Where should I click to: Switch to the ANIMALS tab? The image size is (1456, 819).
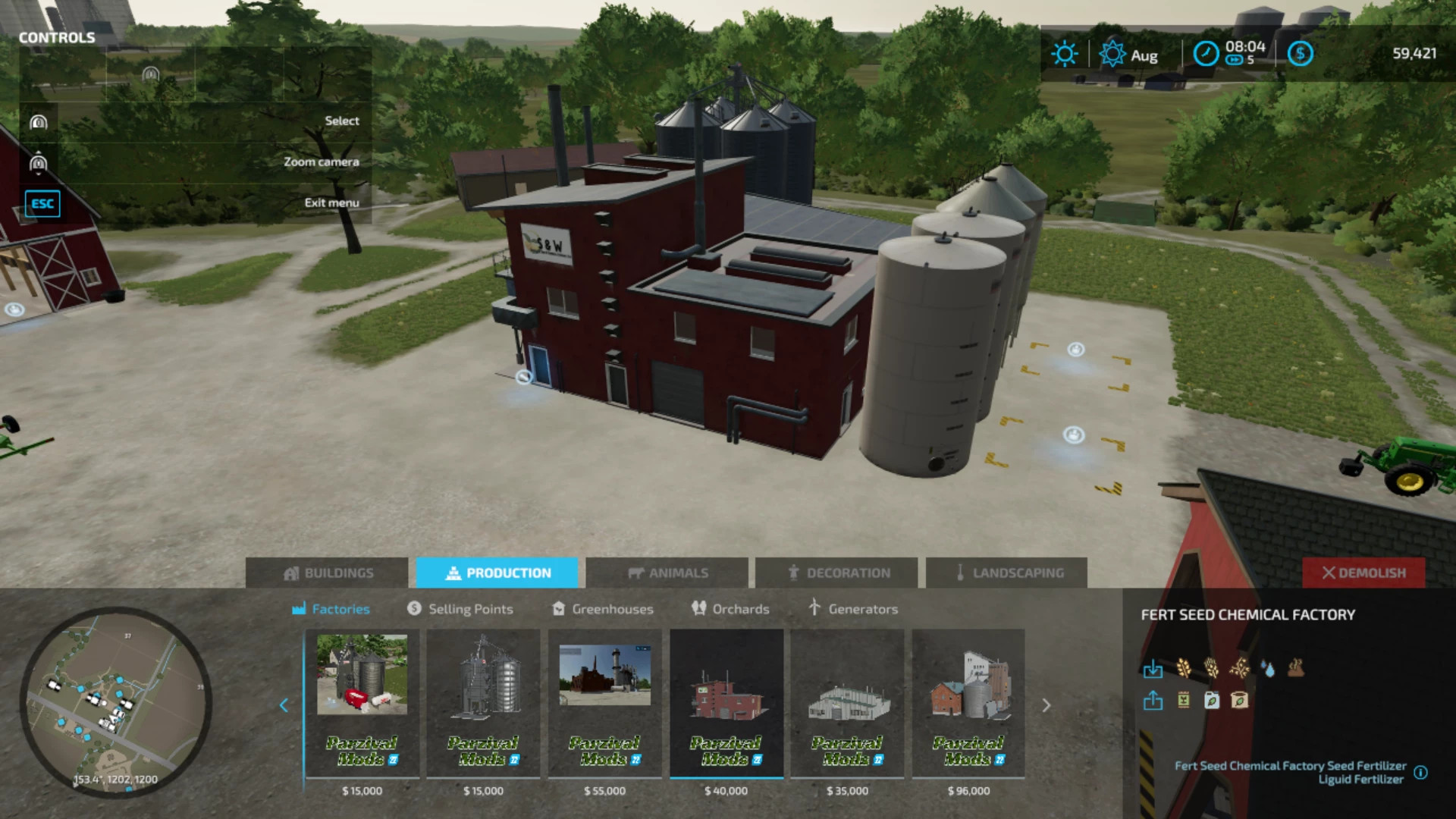[x=667, y=573]
